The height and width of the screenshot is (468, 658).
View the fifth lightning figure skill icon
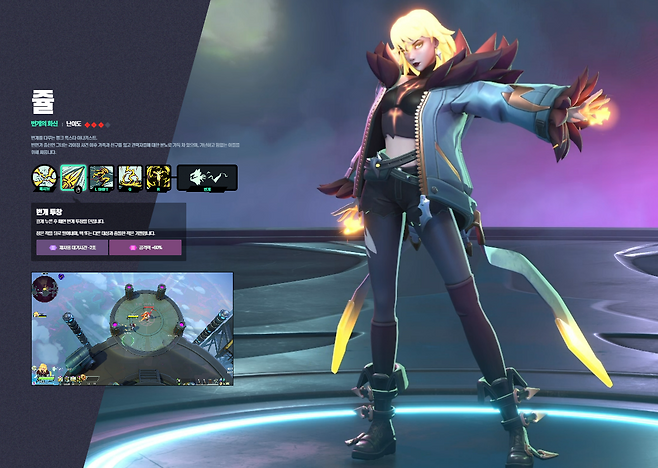[x=159, y=178]
